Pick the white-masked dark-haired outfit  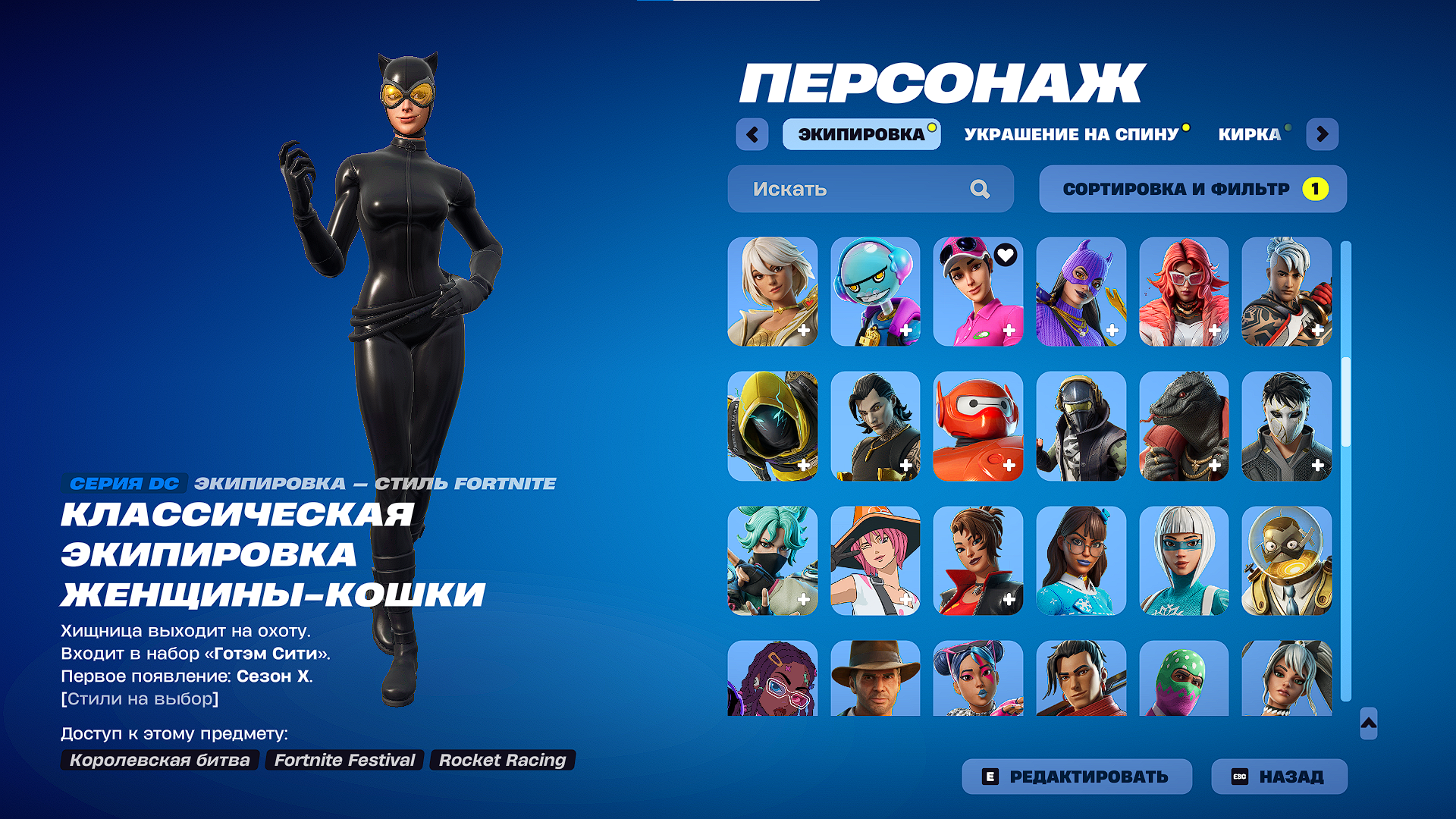[x=1286, y=426]
